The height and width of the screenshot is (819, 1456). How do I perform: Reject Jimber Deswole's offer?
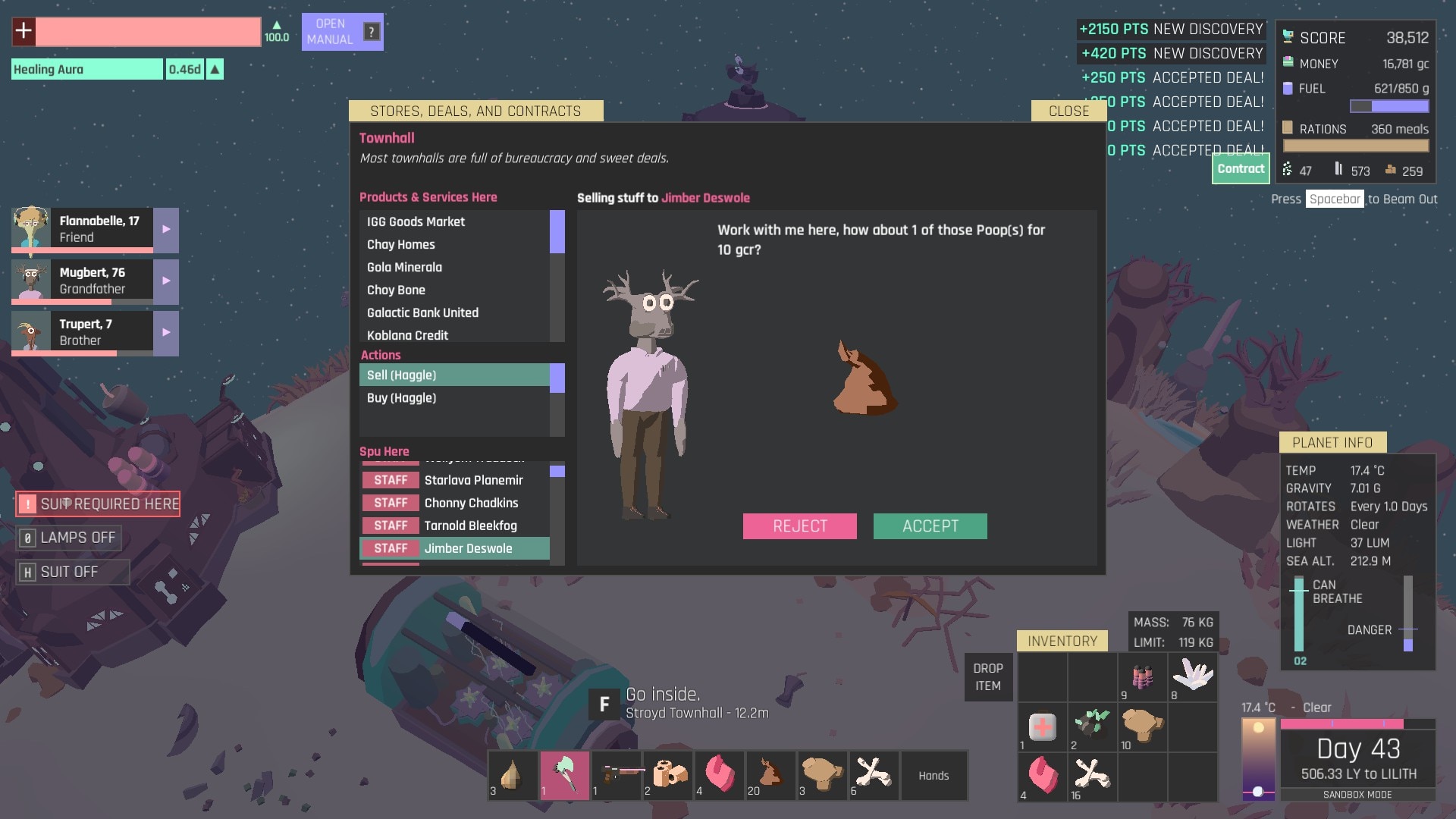799,526
